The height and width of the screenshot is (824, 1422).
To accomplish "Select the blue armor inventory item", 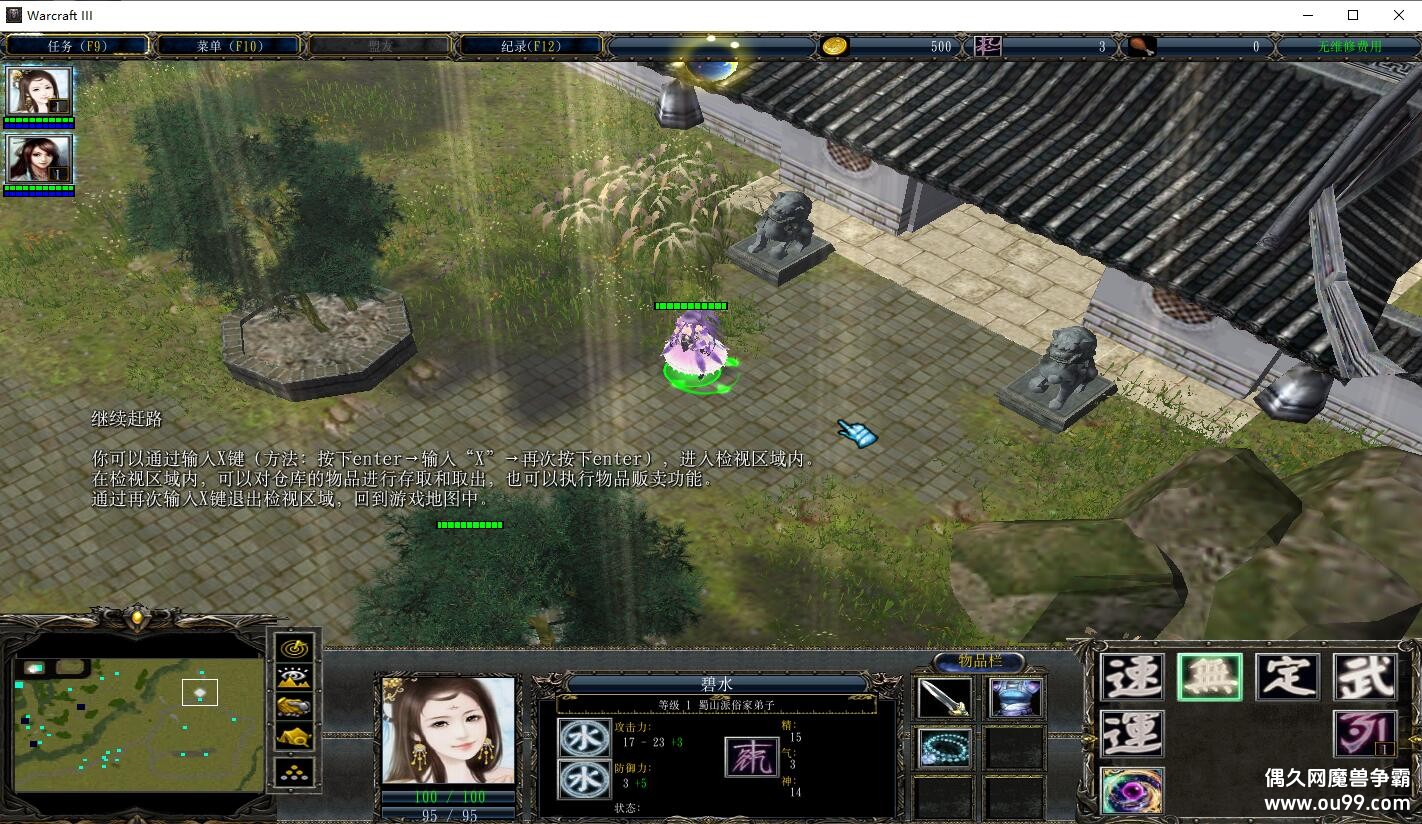I will pos(1016,698).
